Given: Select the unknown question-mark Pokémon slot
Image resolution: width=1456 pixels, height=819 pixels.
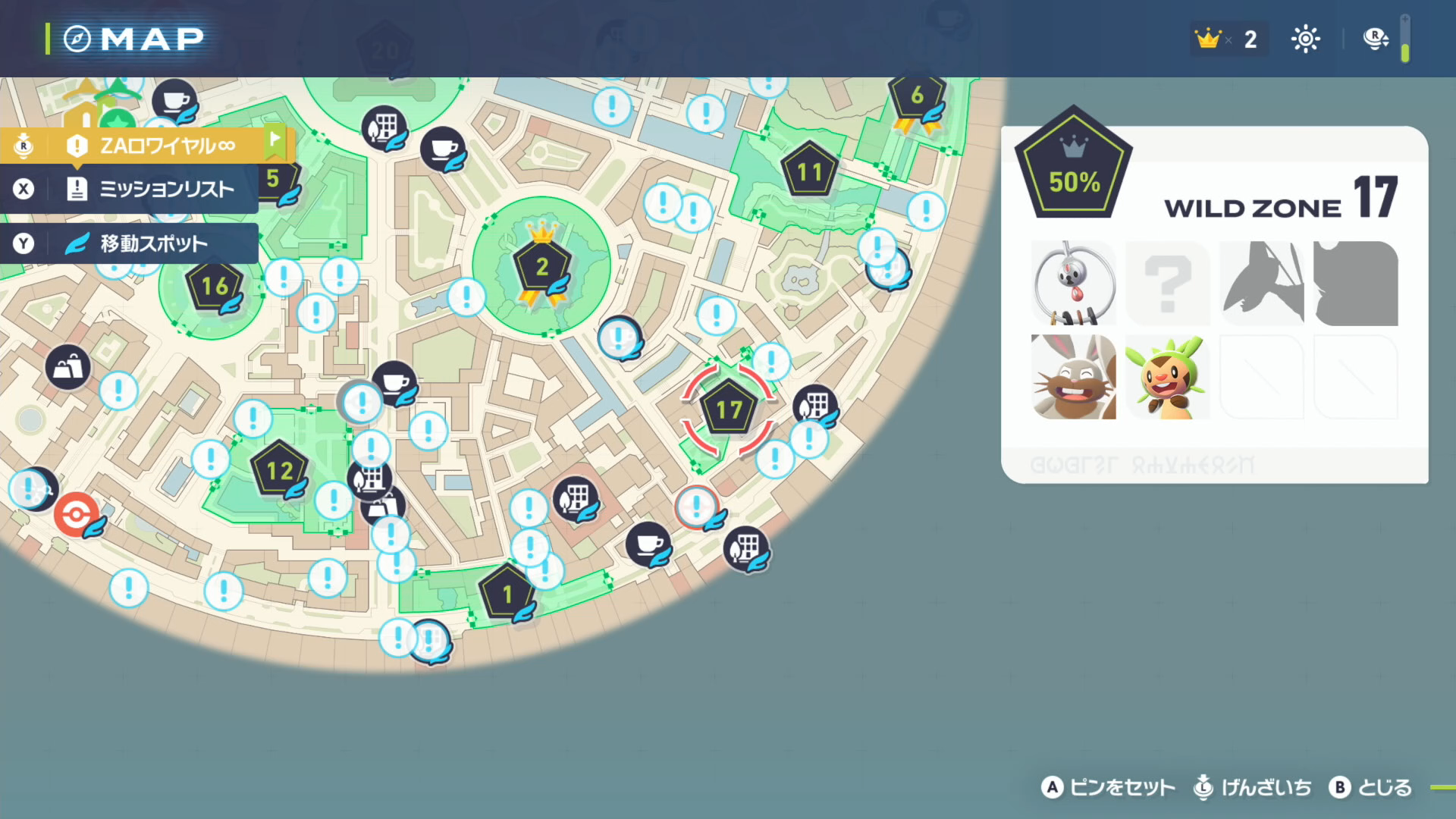Looking at the screenshot, I should [1167, 284].
